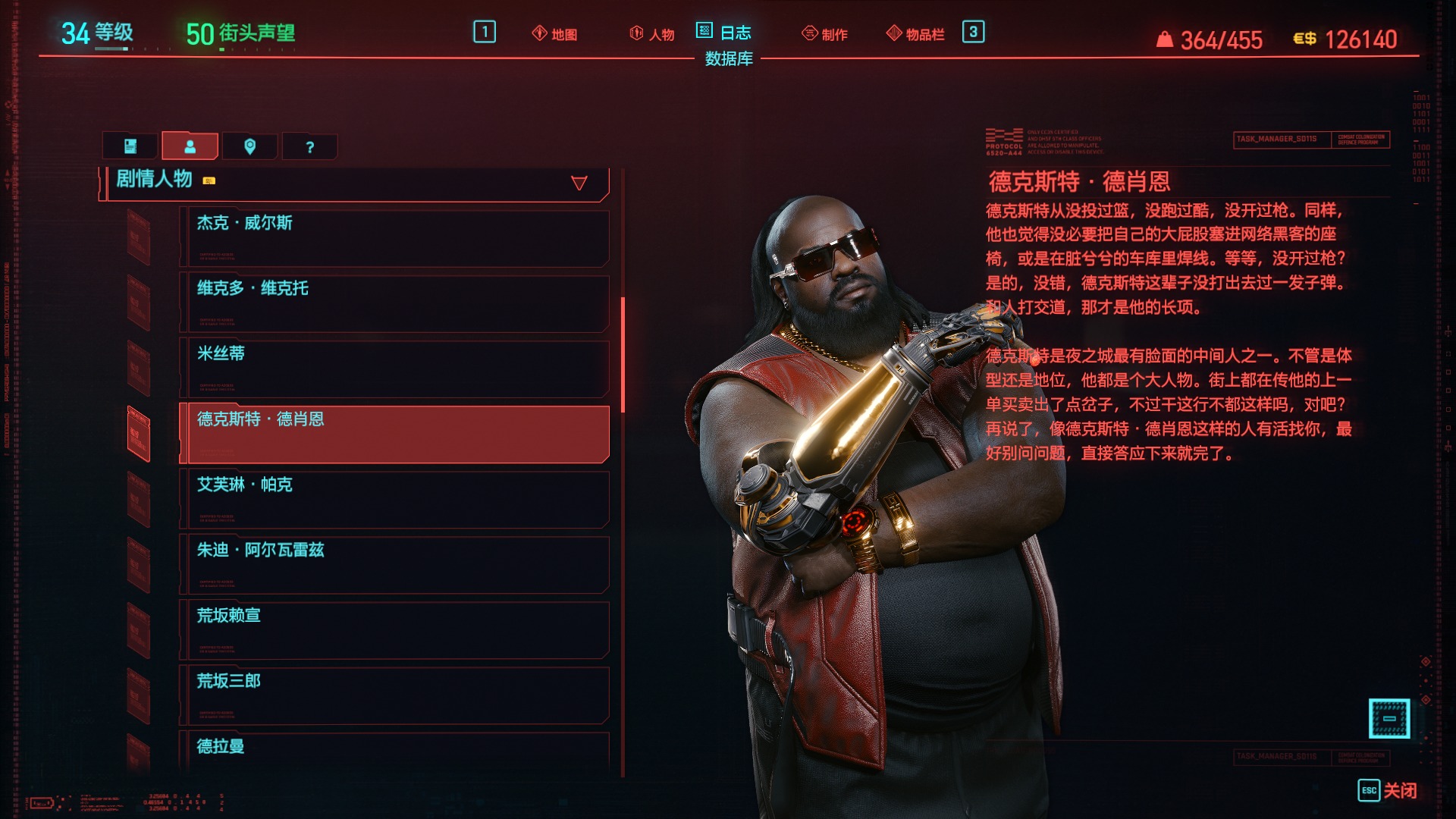The height and width of the screenshot is (819, 1456).
Task: Open the 物品栏 inventory menu
Action: click(x=916, y=34)
